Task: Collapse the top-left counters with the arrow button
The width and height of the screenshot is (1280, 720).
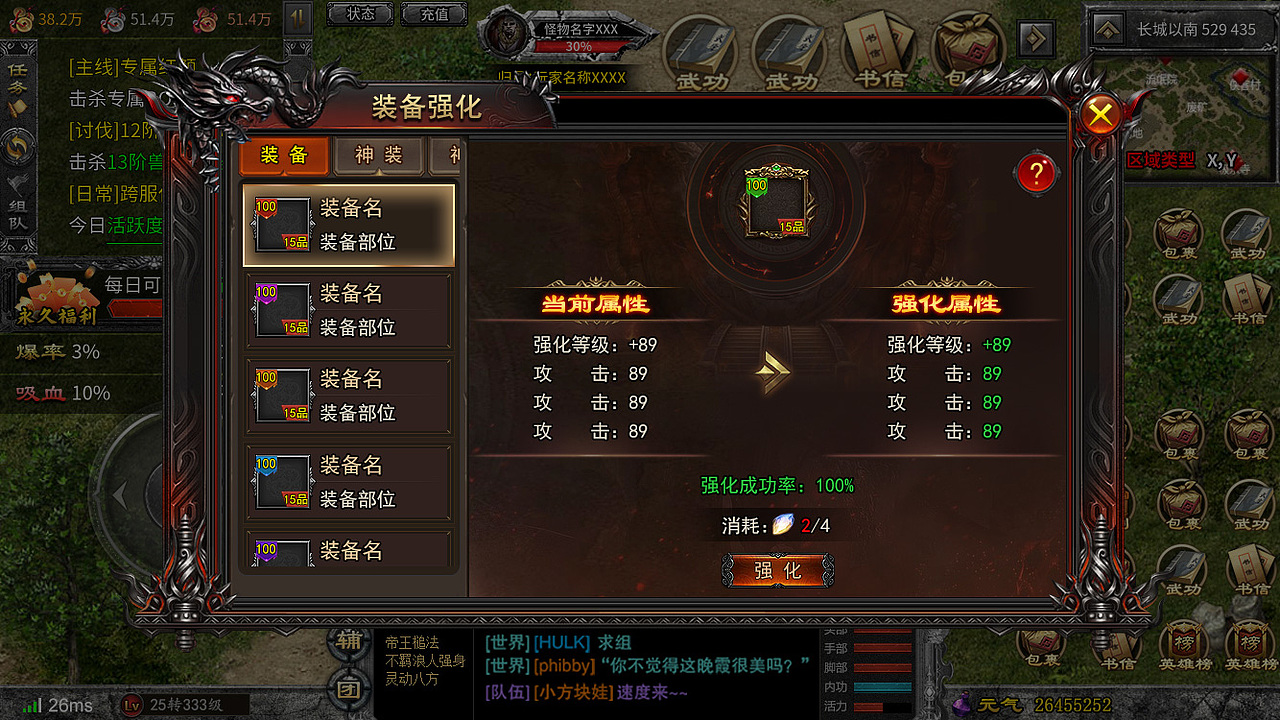Action: pyautogui.click(x=297, y=18)
